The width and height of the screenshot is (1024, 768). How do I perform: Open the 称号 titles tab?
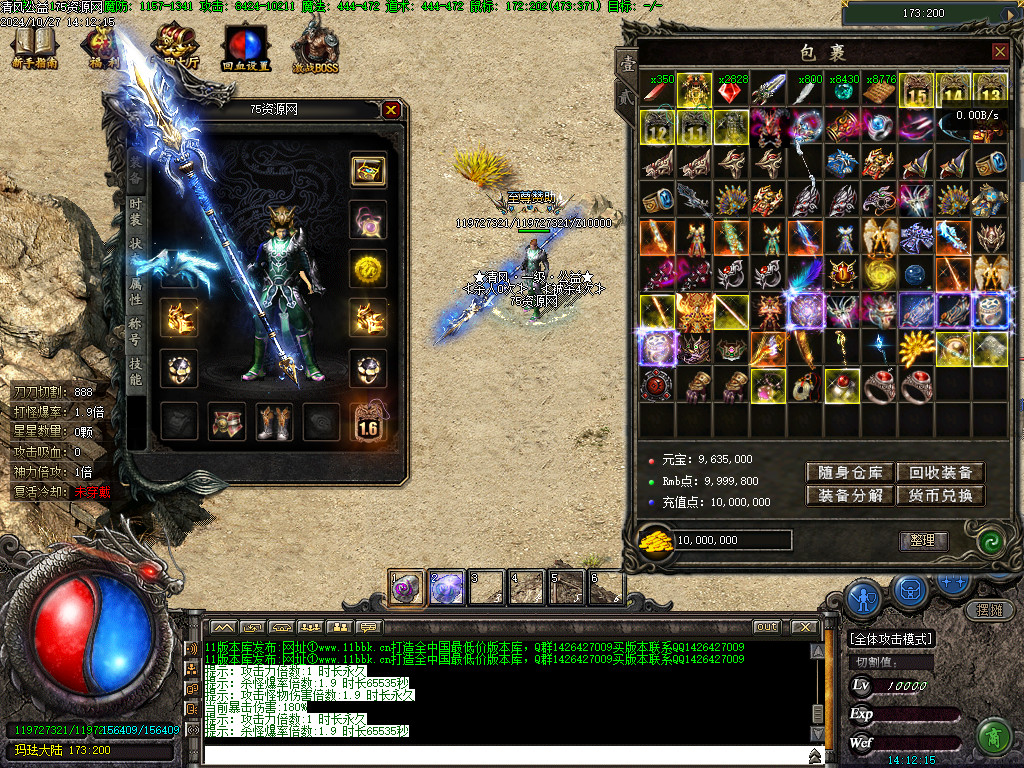pos(136,330)
